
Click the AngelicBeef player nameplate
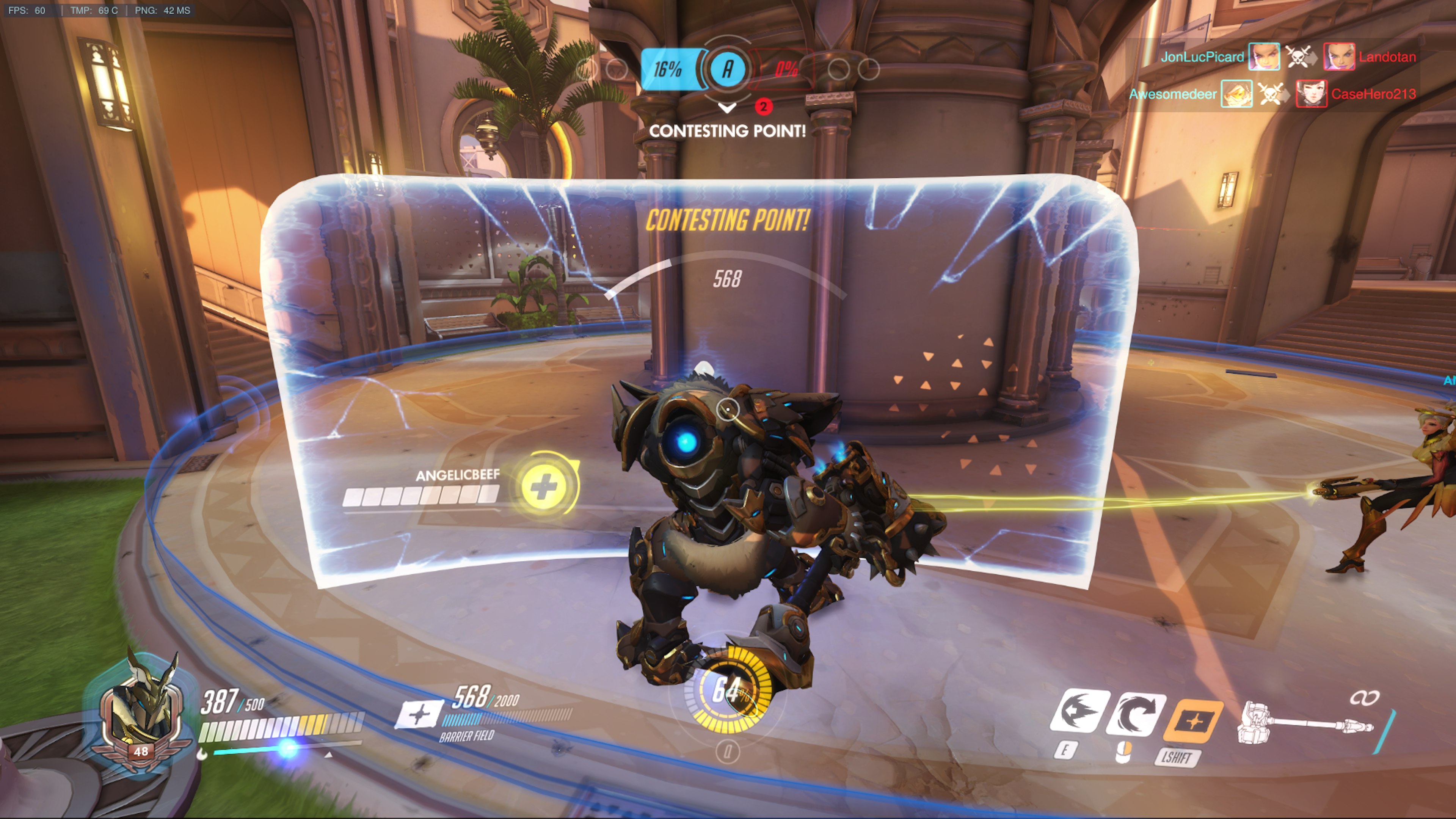click(x=457, y=475)
